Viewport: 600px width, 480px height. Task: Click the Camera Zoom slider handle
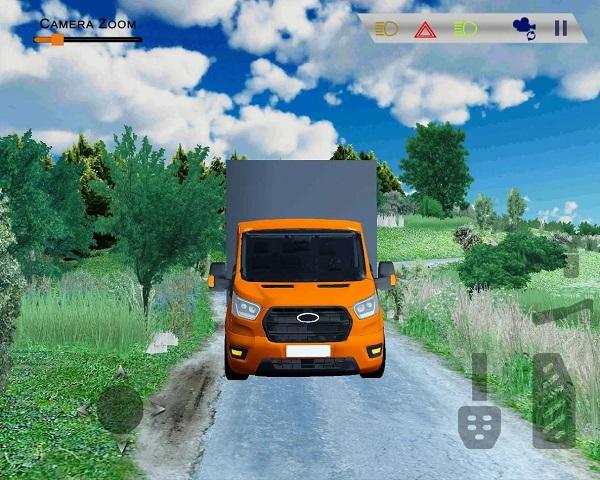tap(56, 40)
